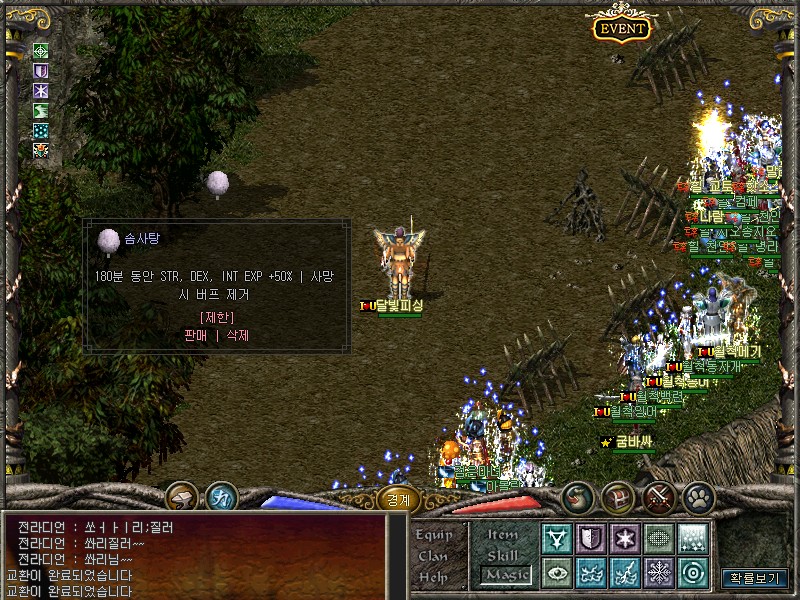Open the Clan menu
This screenshot has width=800, height=600.
pyautogui.click(x=434, y=556)
